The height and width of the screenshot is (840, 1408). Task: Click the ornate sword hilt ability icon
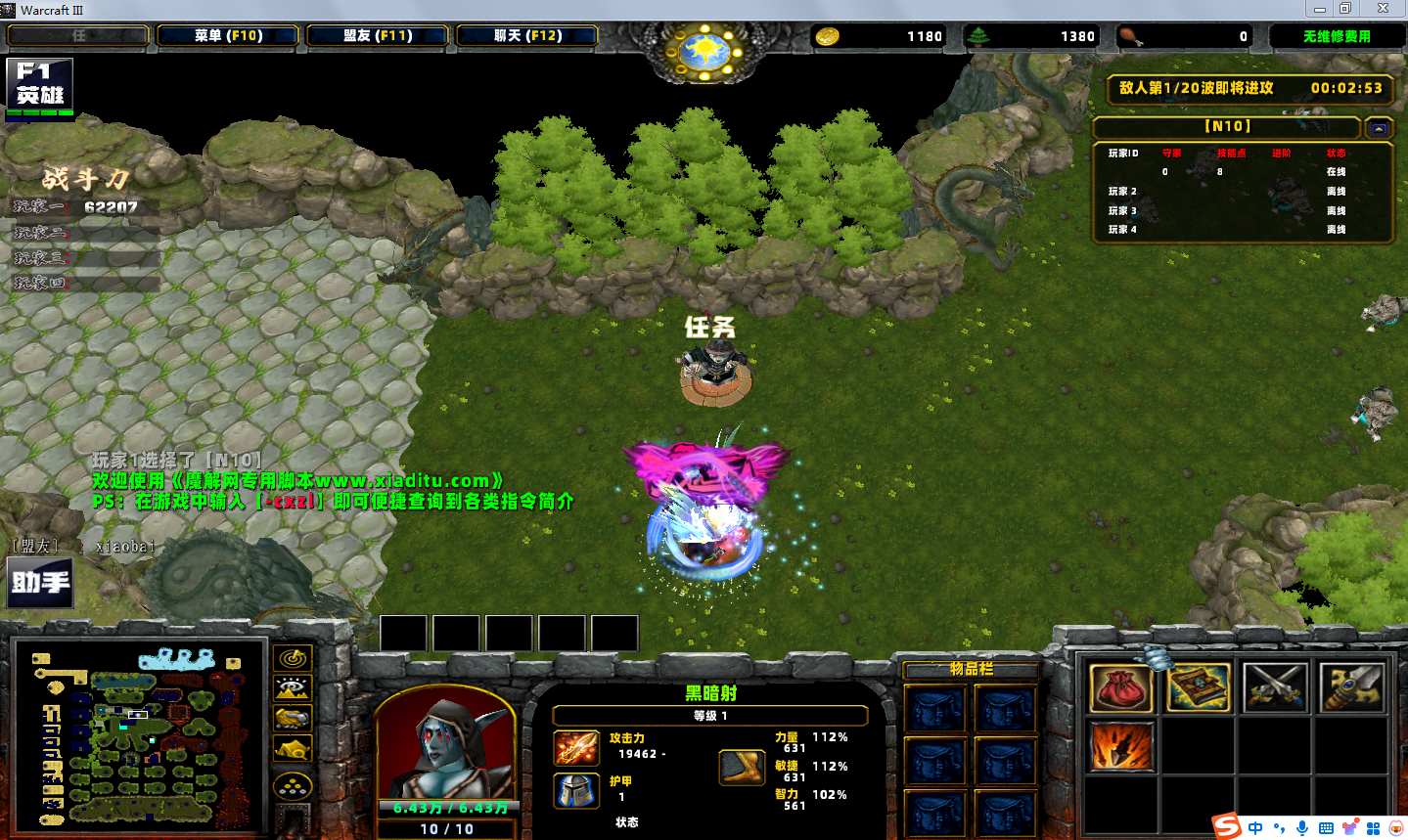point(1351,688)
